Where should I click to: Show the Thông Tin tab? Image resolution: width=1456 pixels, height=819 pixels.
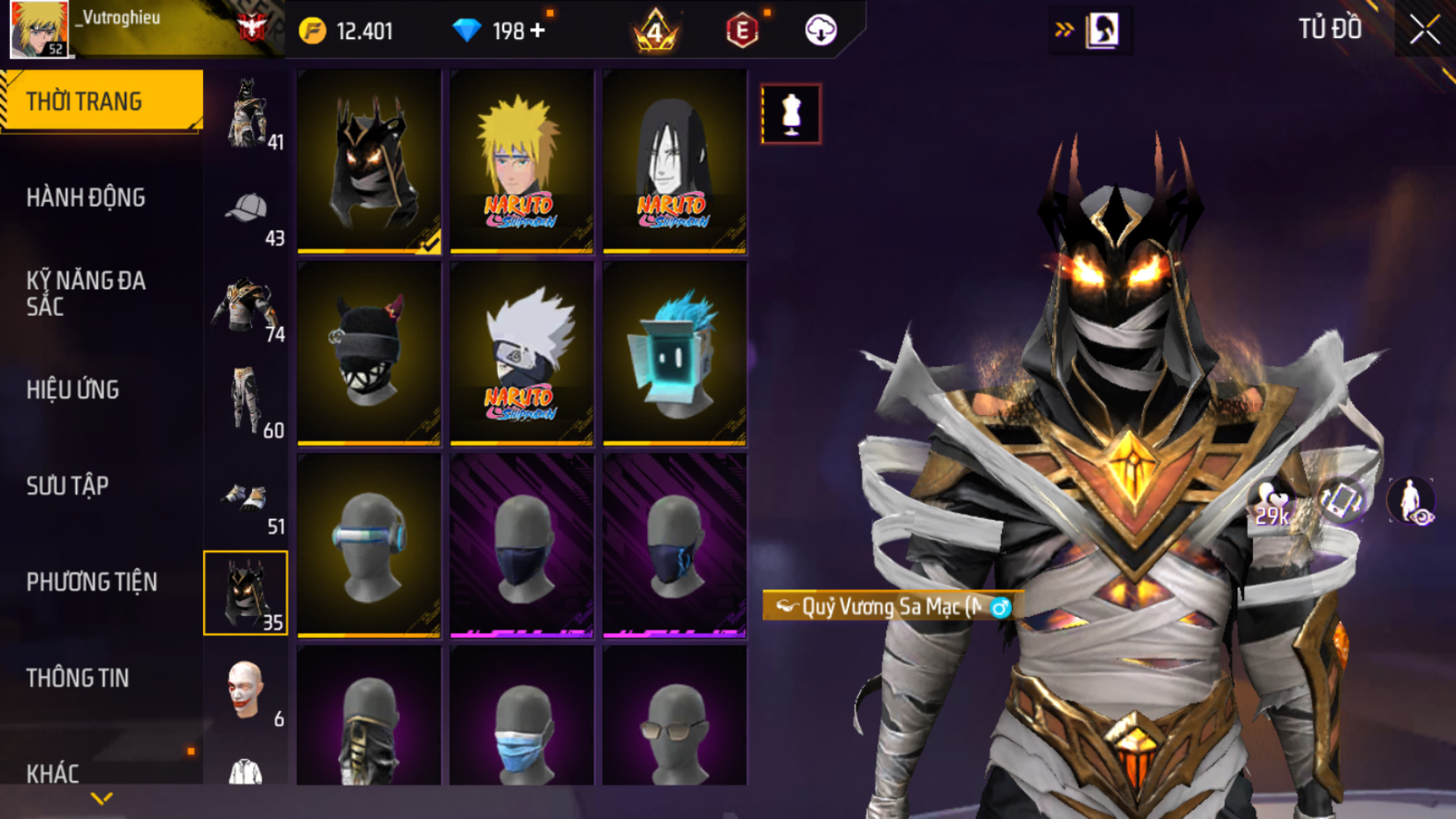(x=77, y=678)
